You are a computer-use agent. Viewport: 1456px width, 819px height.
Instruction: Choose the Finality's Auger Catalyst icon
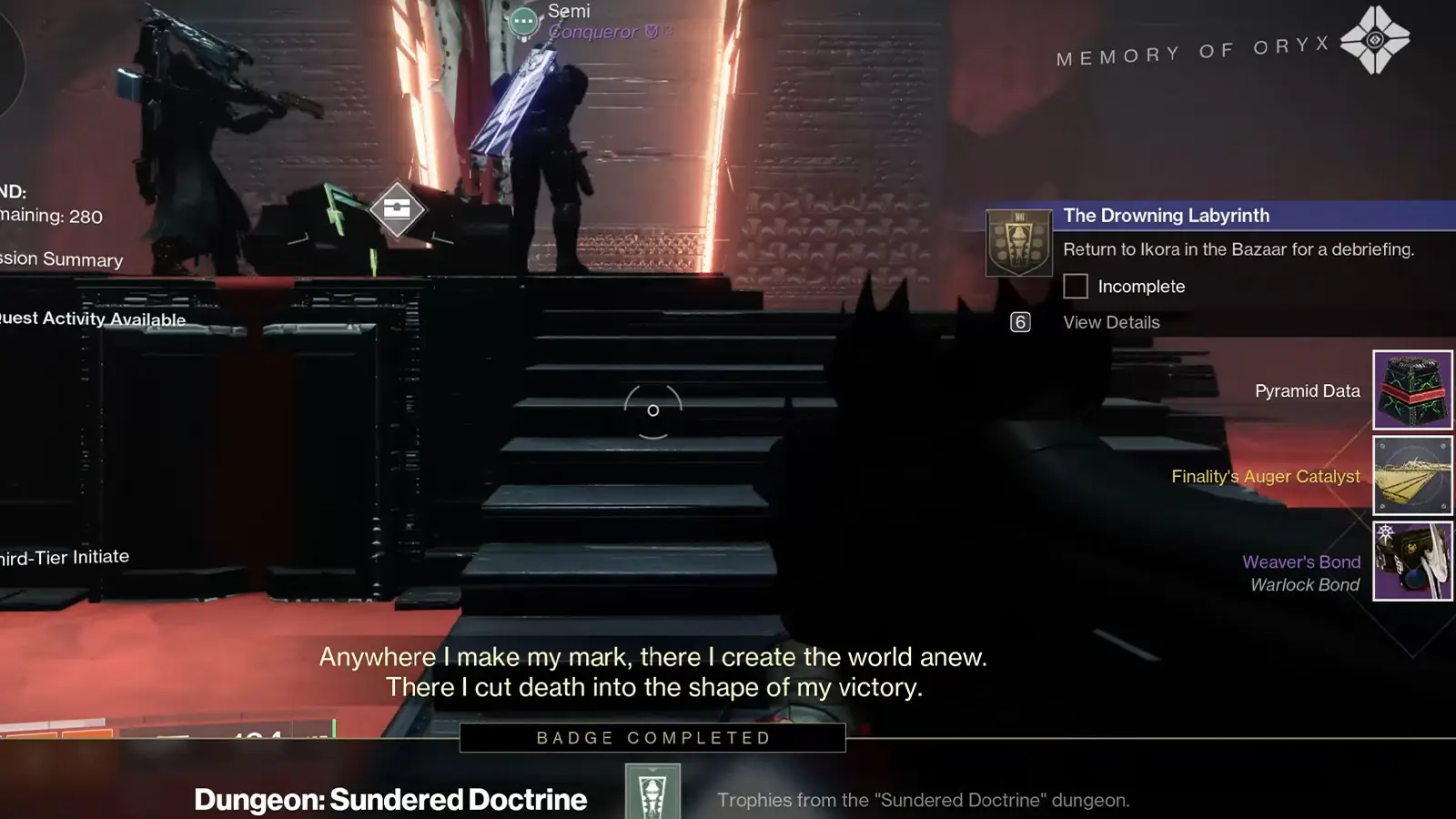point(1412,475)
